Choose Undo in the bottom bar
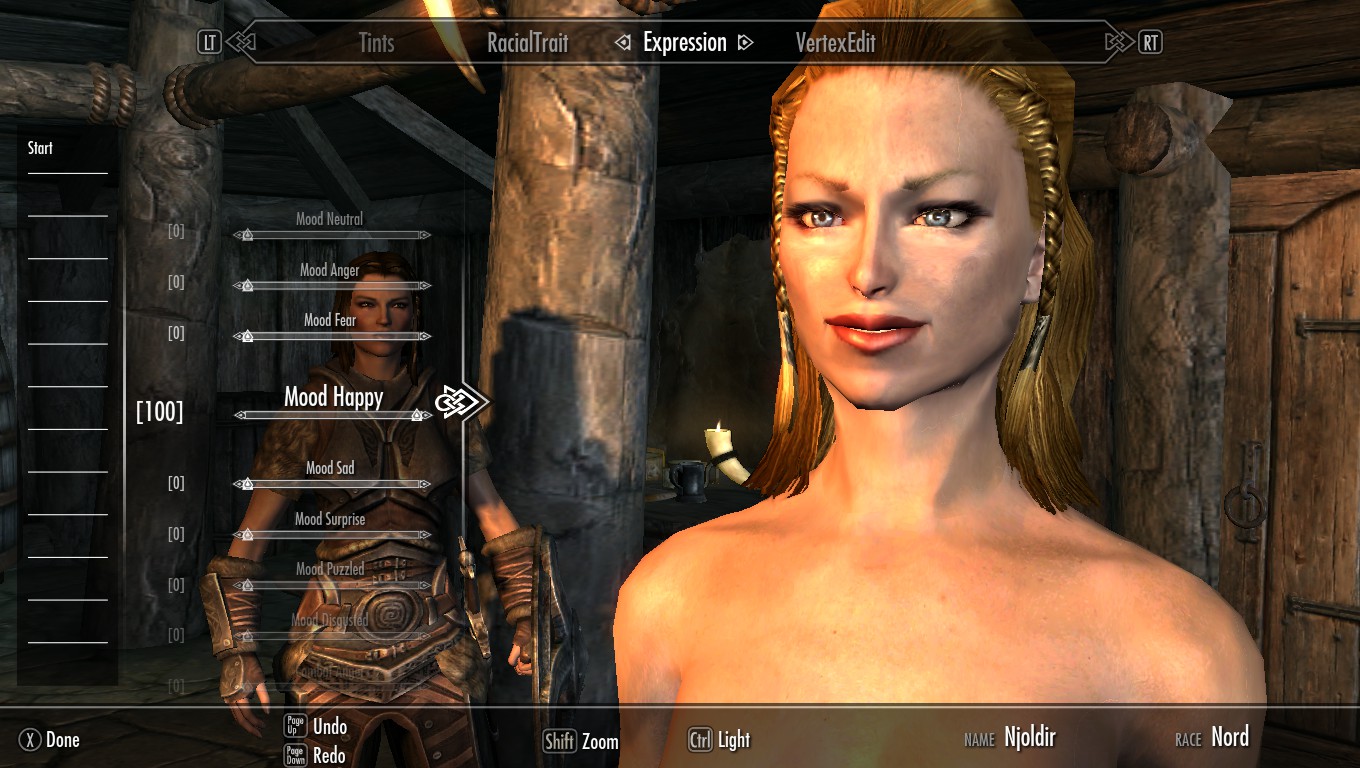The image size is (1360, 768). coord(329,726)
